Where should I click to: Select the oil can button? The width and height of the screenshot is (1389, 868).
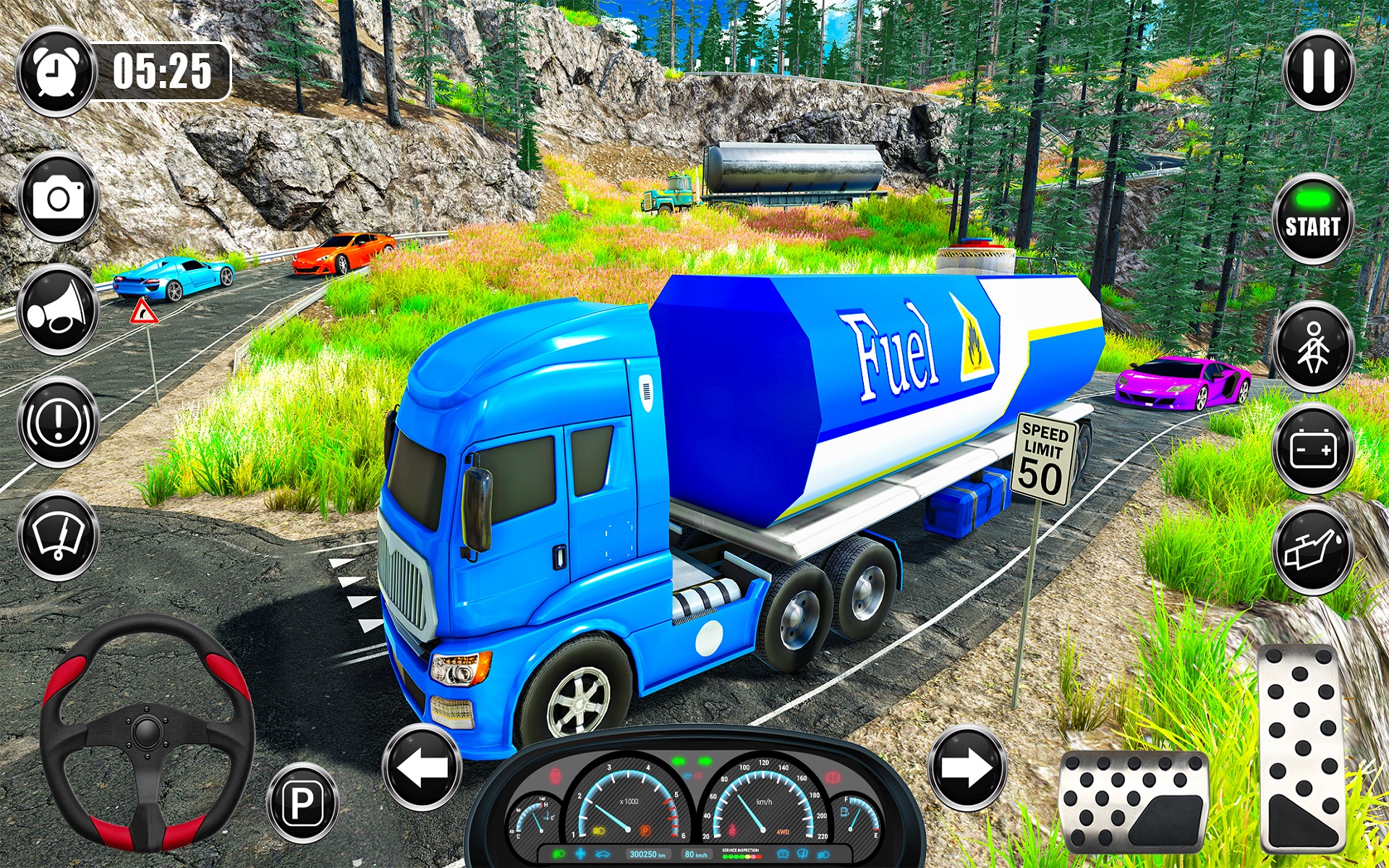coord(1312,550)
